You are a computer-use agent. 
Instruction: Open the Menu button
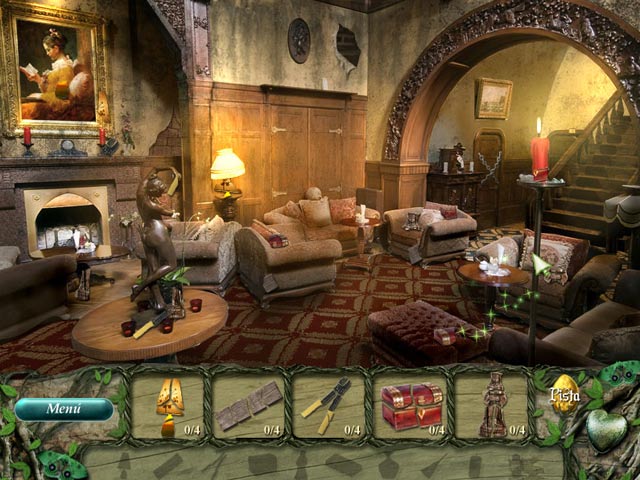click(63, 409)
